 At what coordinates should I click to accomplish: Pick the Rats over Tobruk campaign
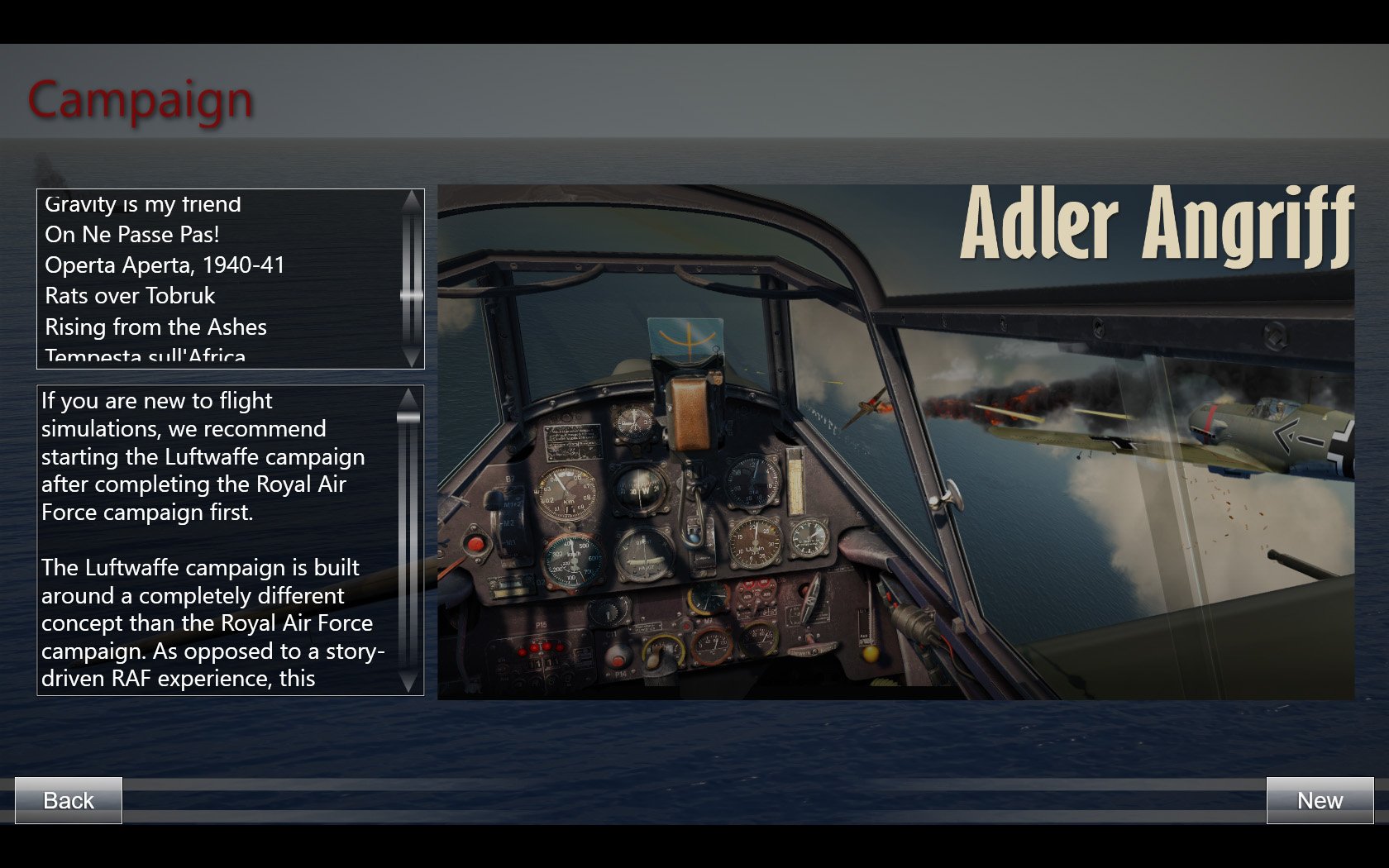130,296
